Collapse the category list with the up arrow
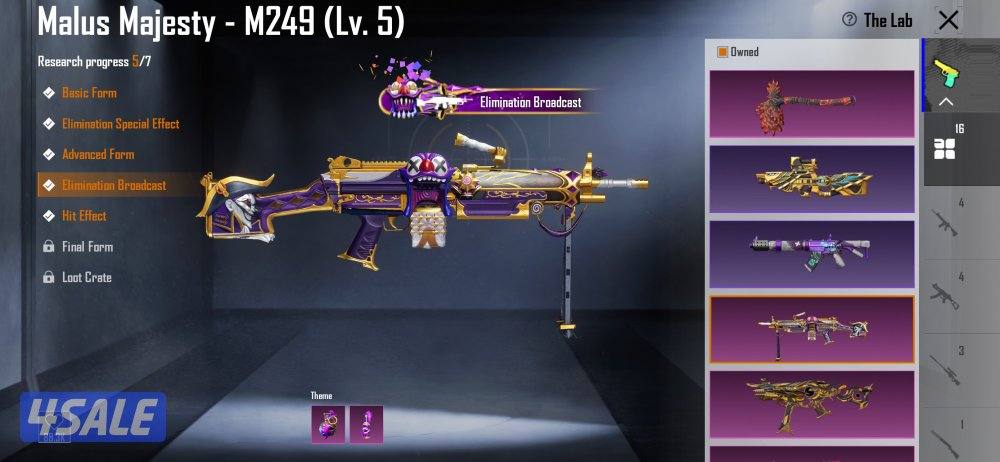The height and width of the screenshot is (462, 1000). [x=946, y=102]
